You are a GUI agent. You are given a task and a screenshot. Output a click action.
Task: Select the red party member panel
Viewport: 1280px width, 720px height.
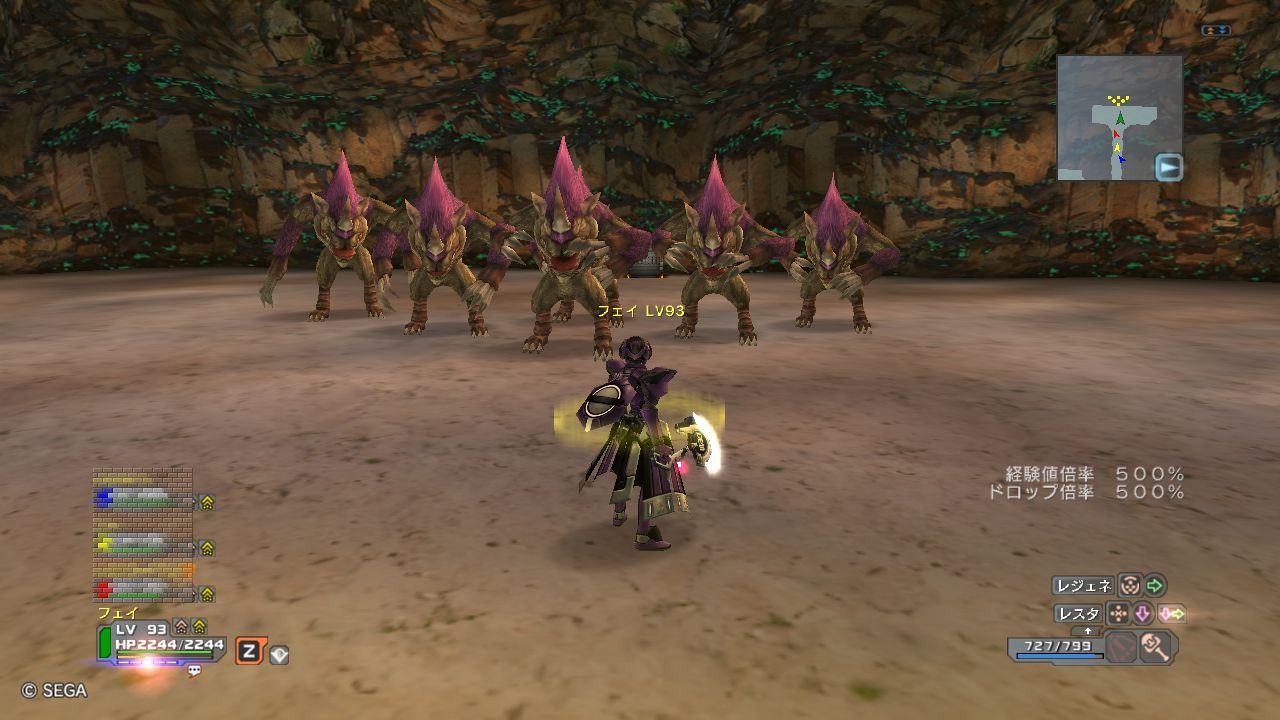tap(143, 590)
